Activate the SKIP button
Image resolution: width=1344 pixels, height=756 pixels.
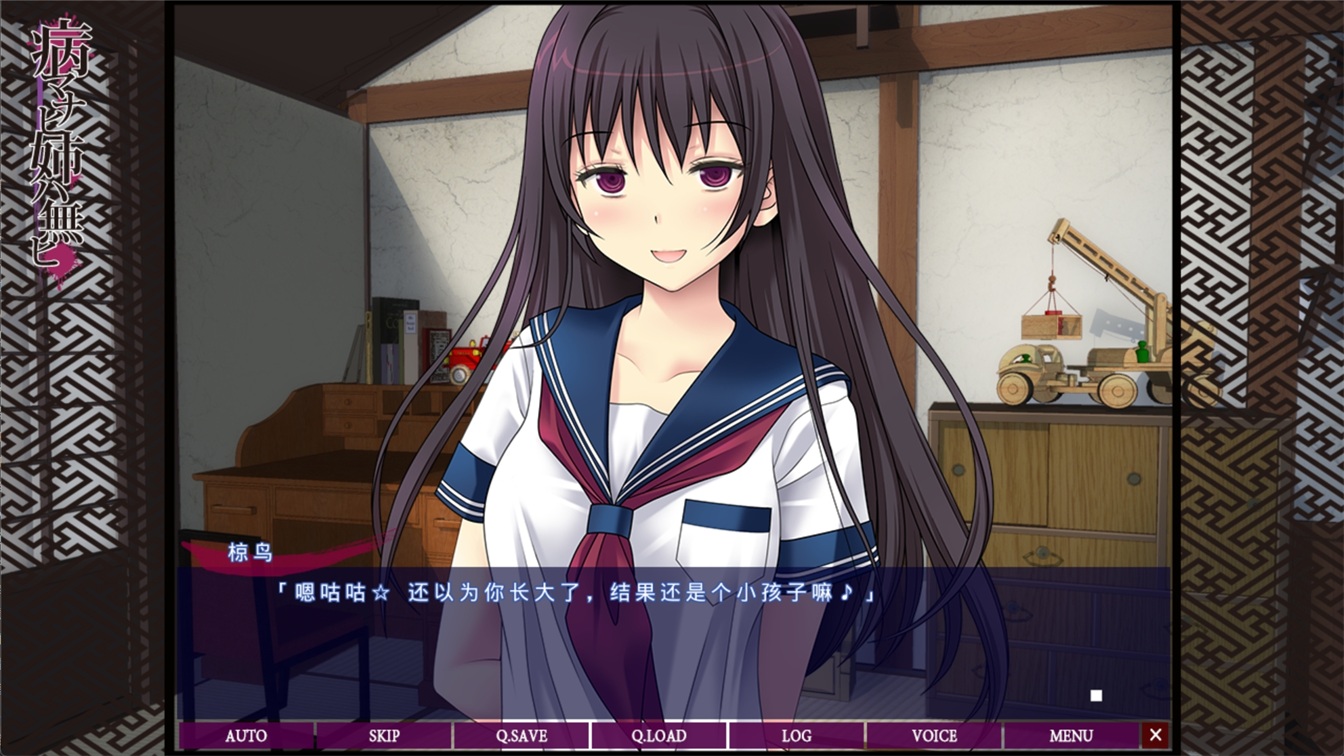tap(384, 736)
